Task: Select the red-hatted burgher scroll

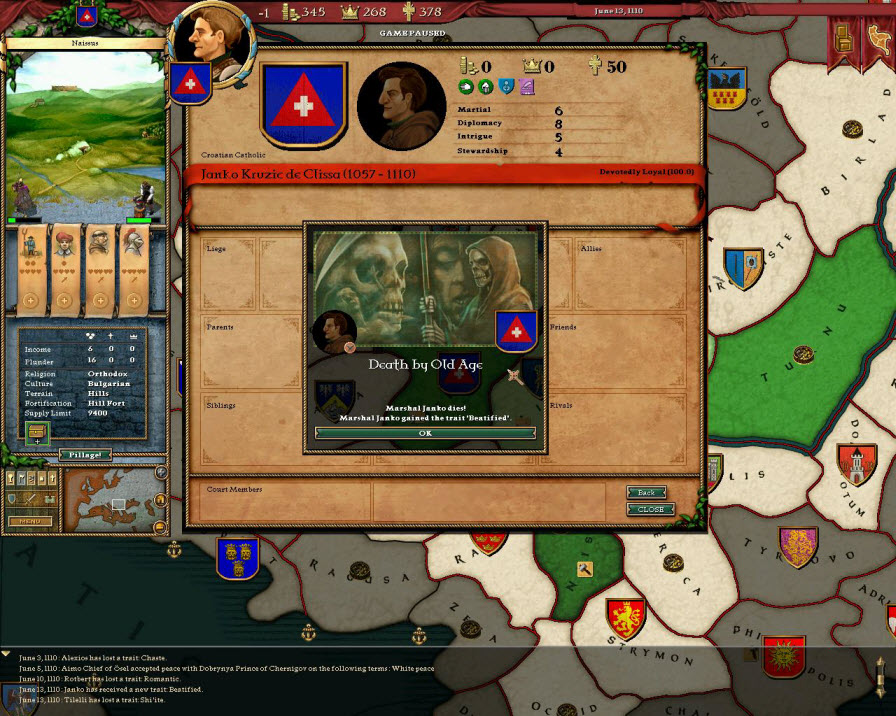Action: (x=66, y=266)
